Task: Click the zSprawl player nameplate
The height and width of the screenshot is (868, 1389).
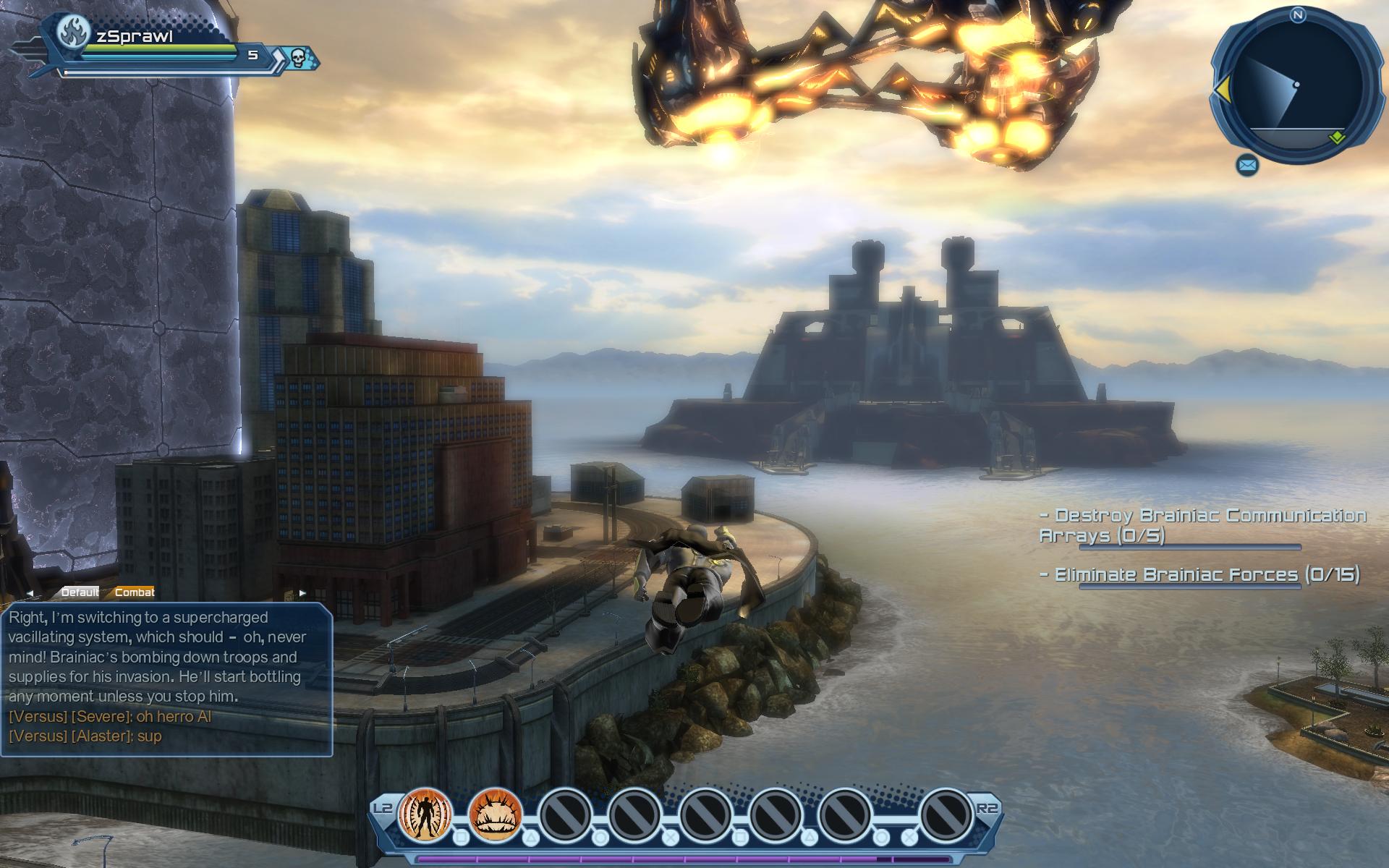Action: [x=135, y=37]
